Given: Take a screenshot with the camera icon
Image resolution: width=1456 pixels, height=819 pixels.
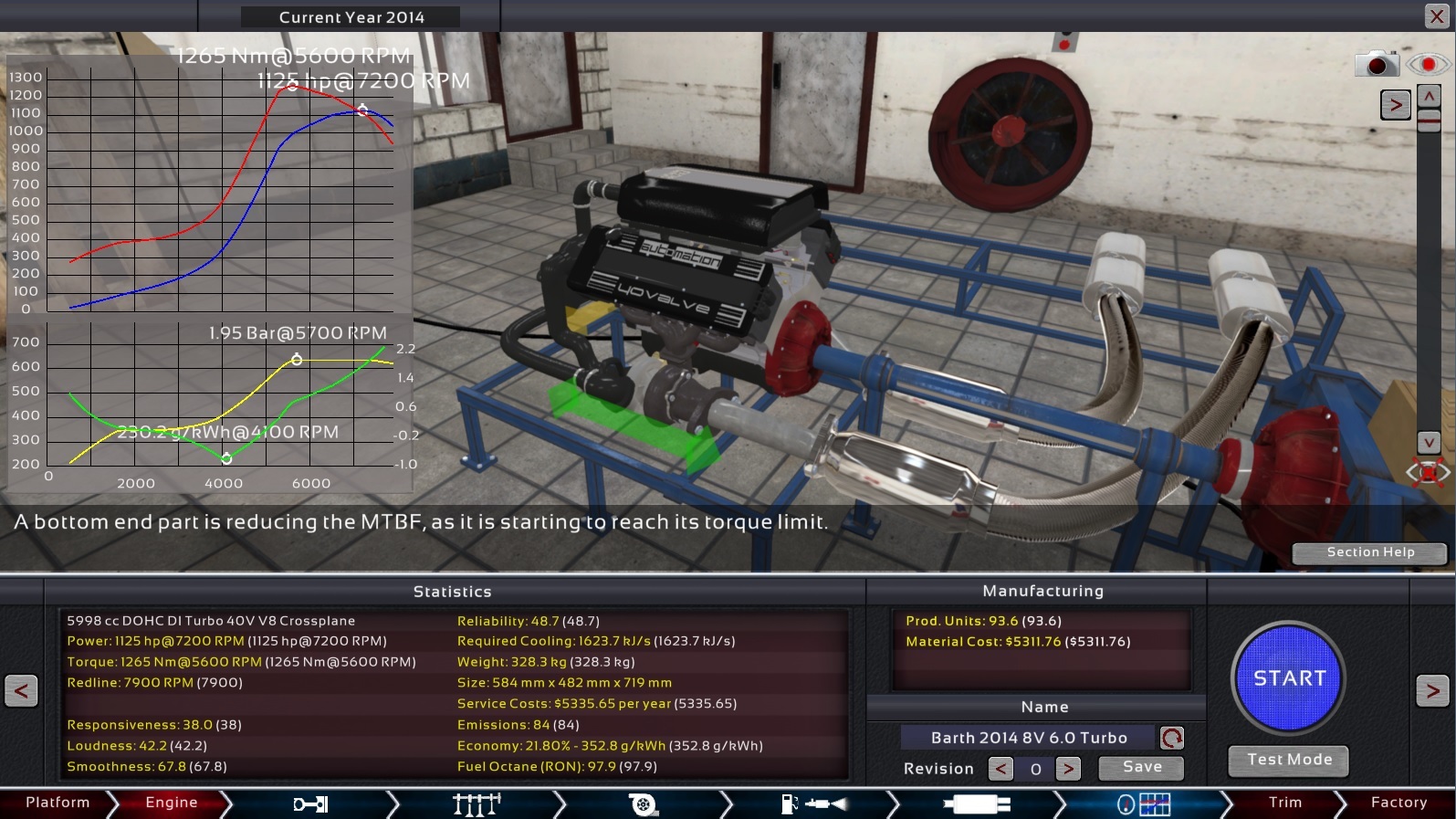Looking at the screenshot, I should (x=1377, y=65).
